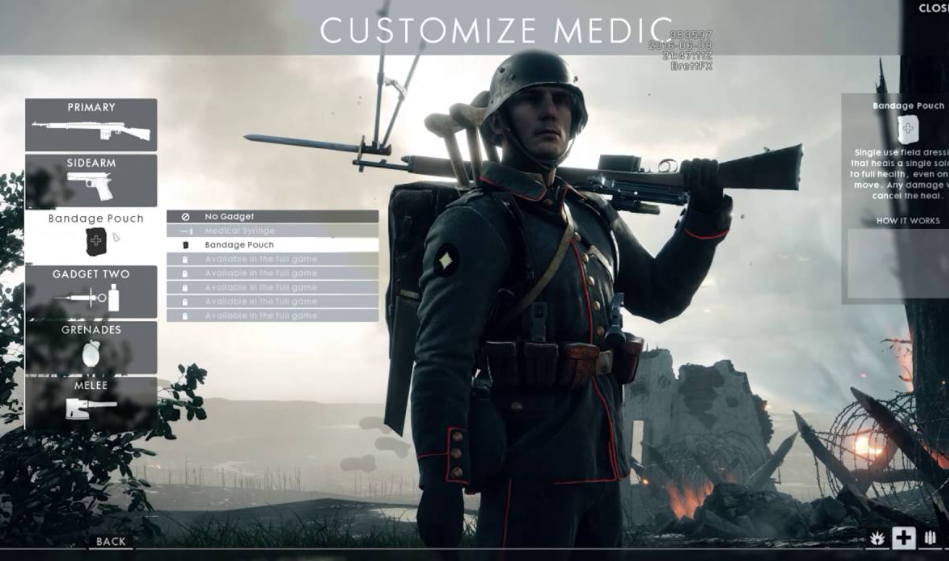The height and width of the screenshot is (561, 949).
Task: Choose the Grenades slot
Action: pyautogui.click(x=91, y=347)
